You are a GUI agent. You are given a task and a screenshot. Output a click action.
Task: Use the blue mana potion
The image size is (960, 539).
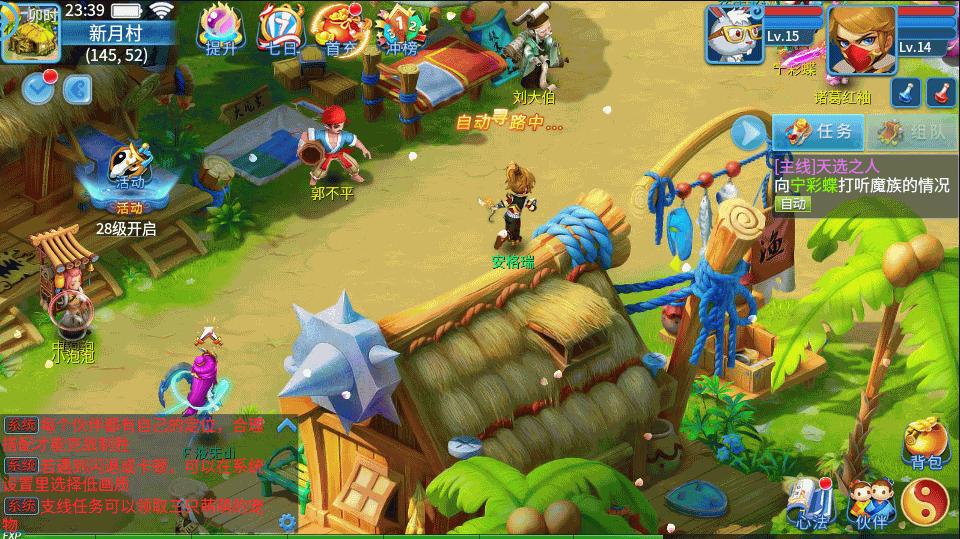tap(905, 92)
